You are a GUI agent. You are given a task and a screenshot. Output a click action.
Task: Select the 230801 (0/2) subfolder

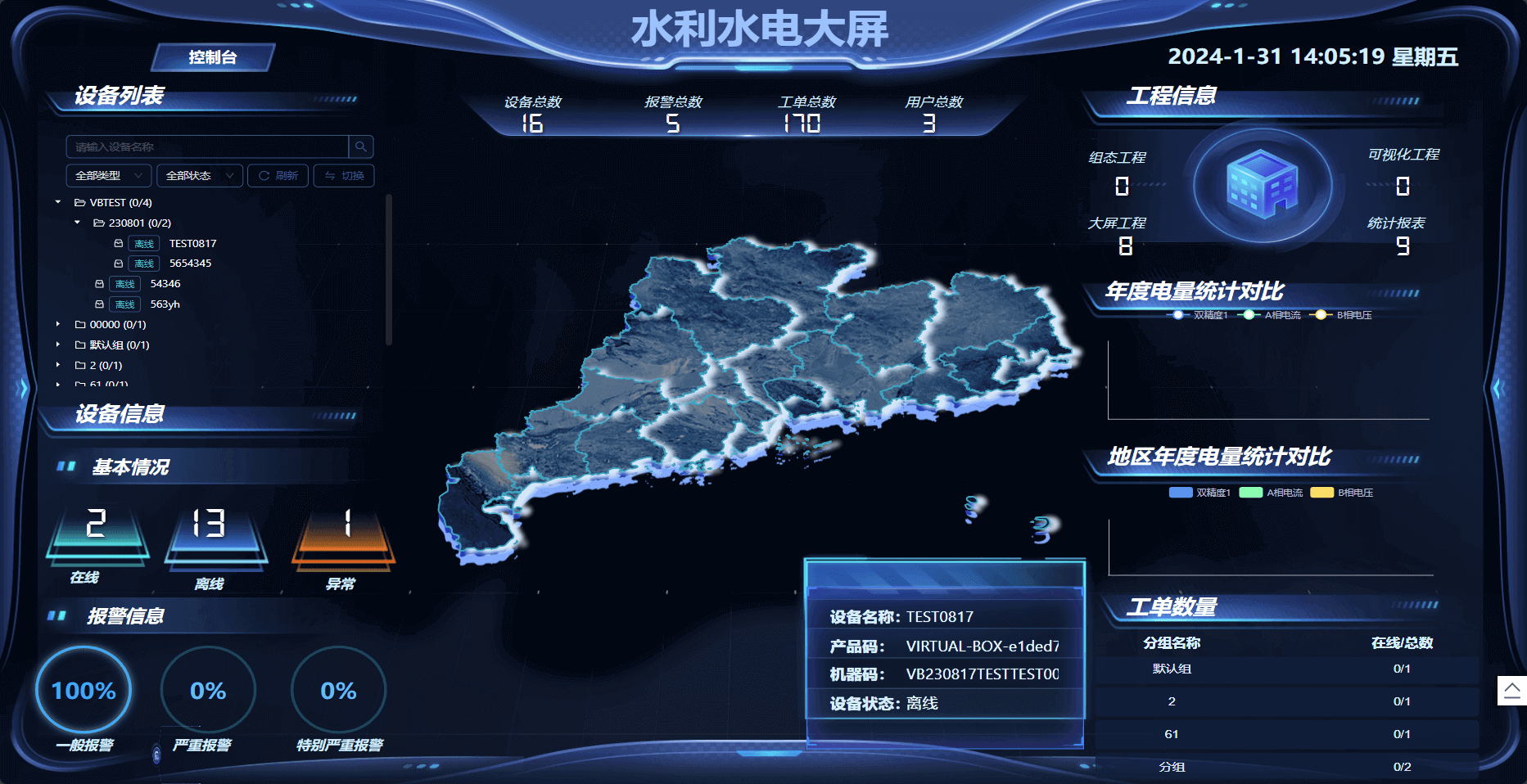(139, 223)
